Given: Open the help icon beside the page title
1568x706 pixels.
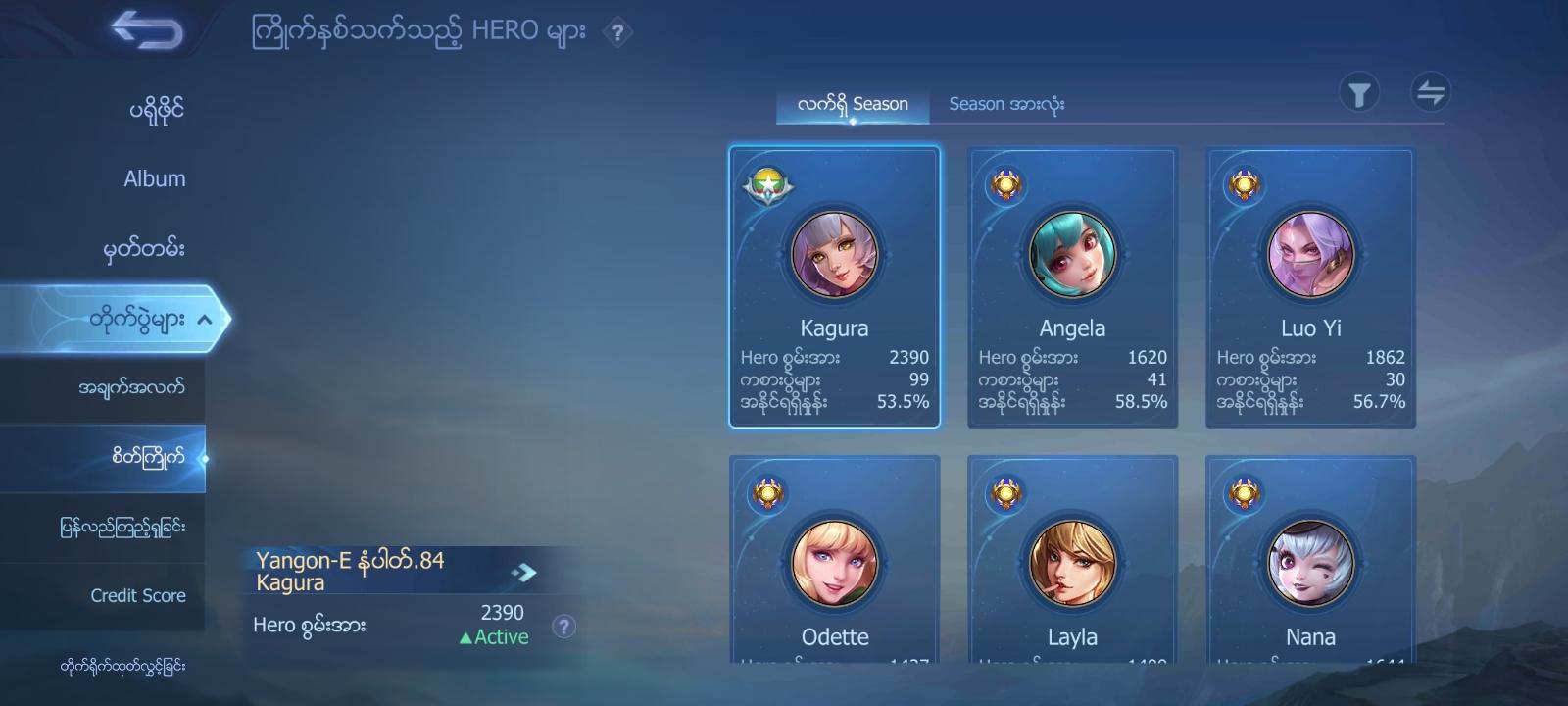Looking at the screenshot, I should (x=616, y=33).
